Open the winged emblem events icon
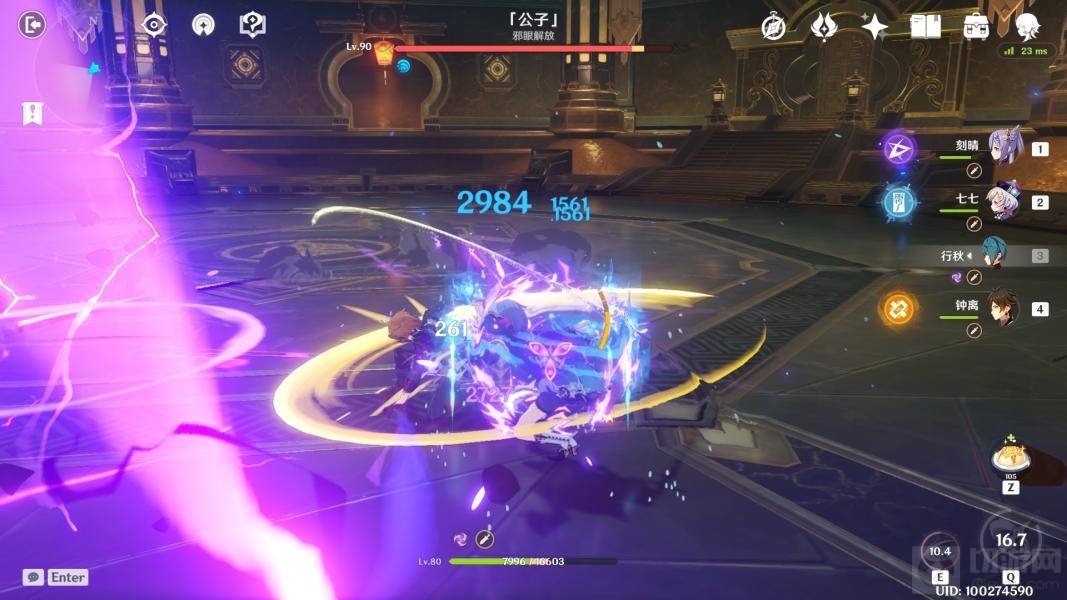The height and width of the screenshot is (600, 1067). coord(823,27)
